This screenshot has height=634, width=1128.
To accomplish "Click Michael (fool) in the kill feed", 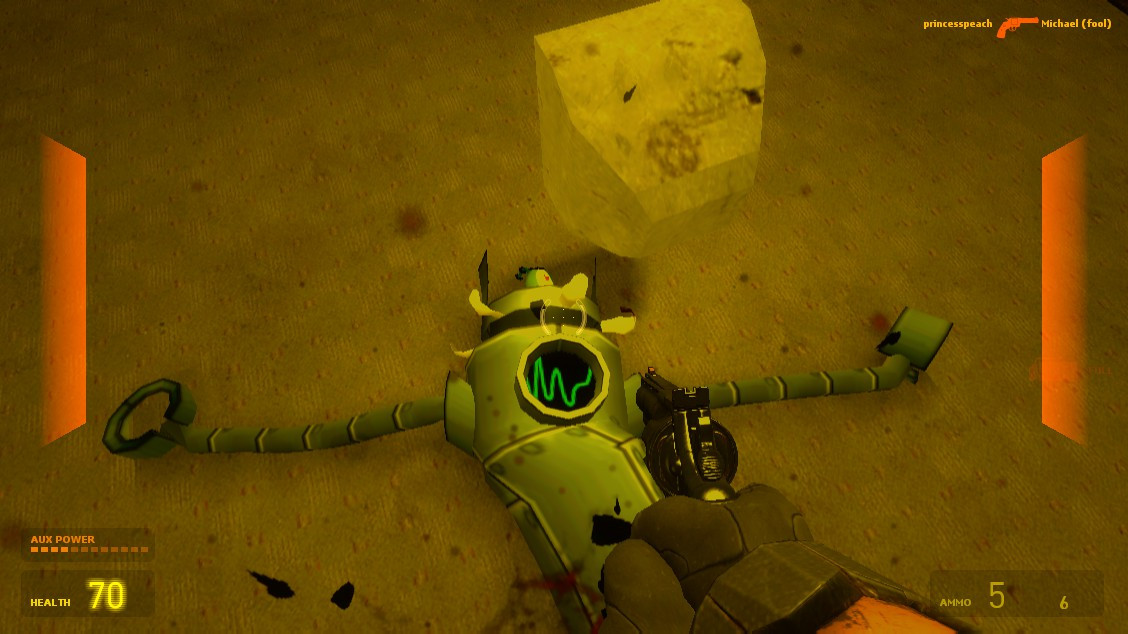I will click(x=1076, y=24).
